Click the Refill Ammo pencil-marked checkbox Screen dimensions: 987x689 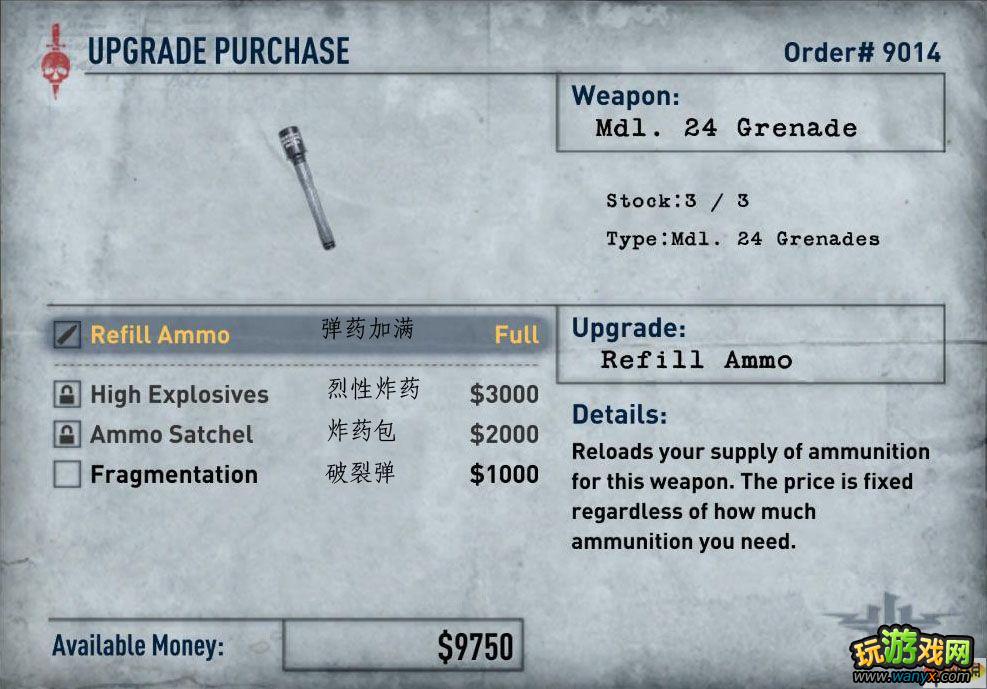[67, 334]
